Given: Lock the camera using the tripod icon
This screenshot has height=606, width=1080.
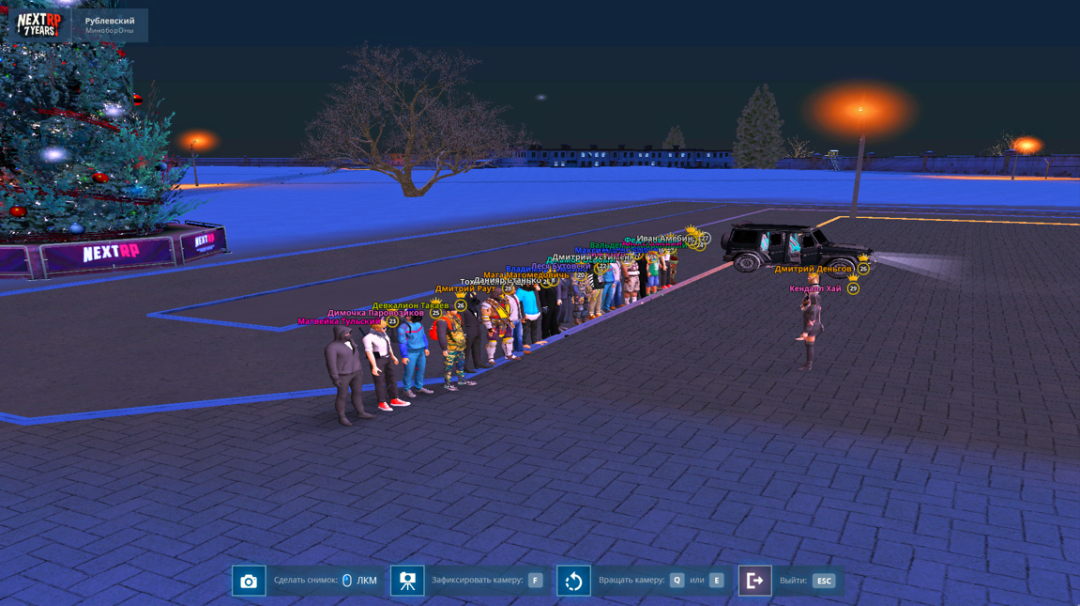Looking at the screenshot, I should [407, 581].
